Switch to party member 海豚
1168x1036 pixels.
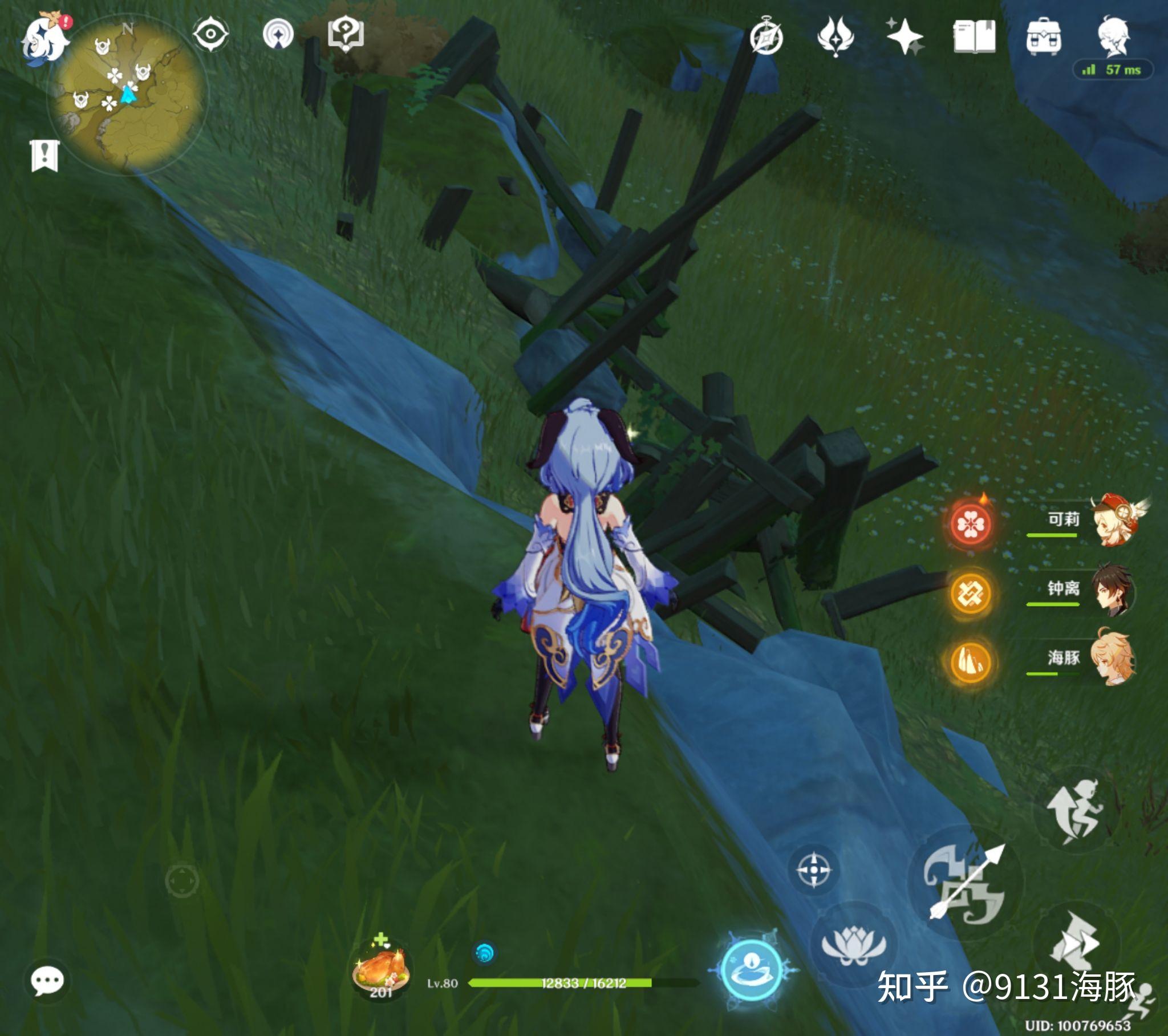1112,659
